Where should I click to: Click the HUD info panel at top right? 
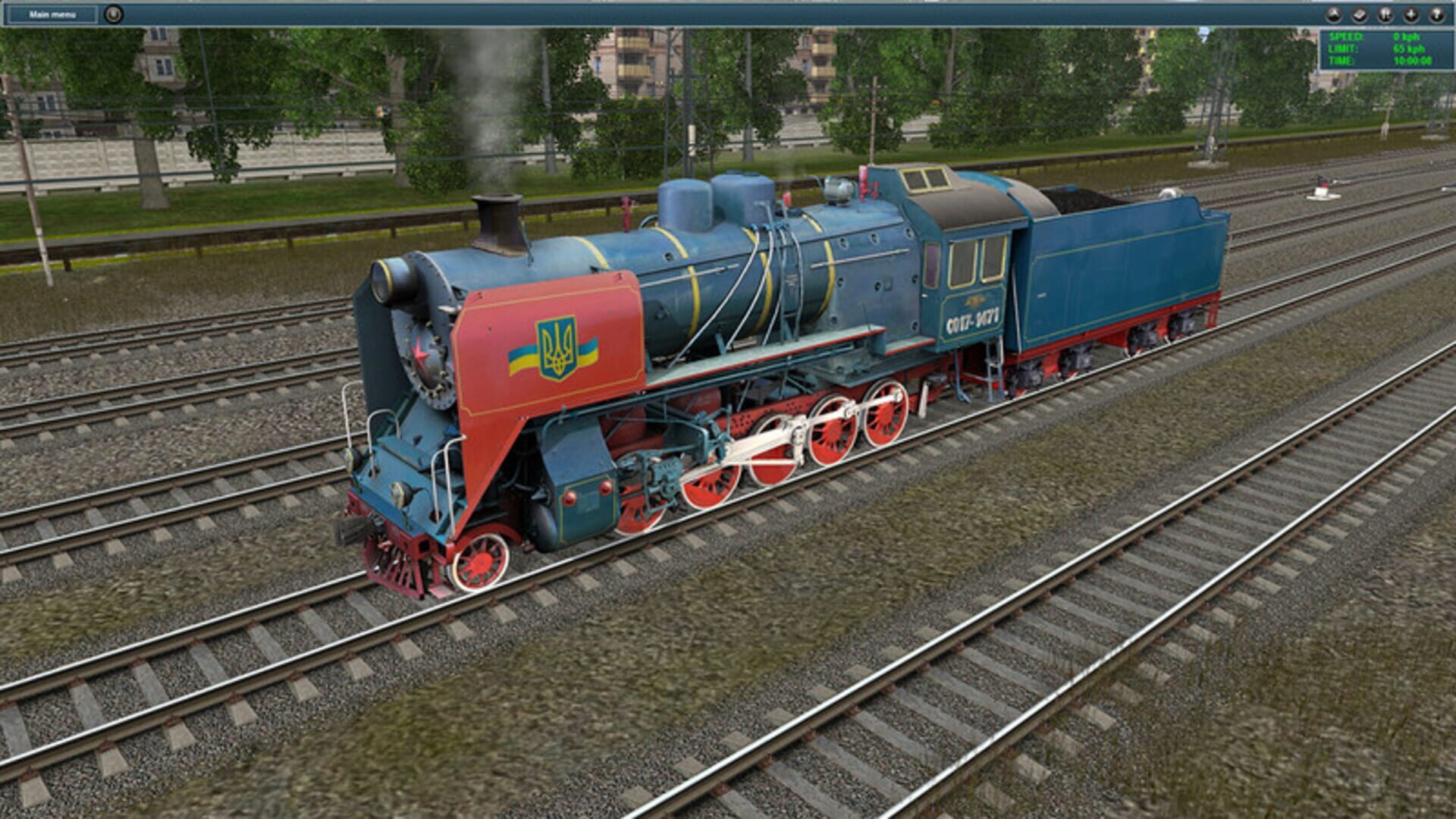click(x=1388, y=48)
